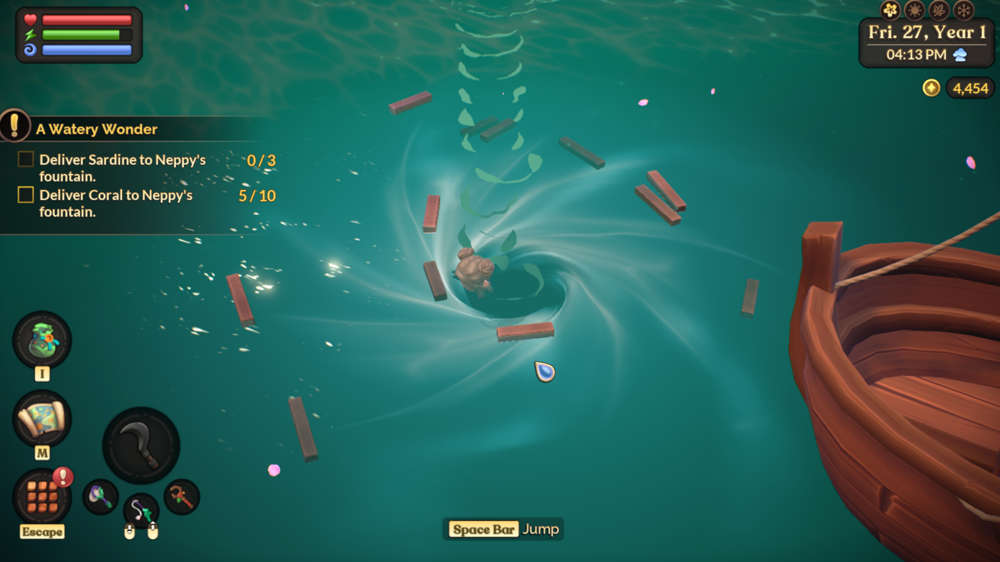Screen dimensions: 1000x562
Task: Open the inventory backpack icon
Action: 42,340
